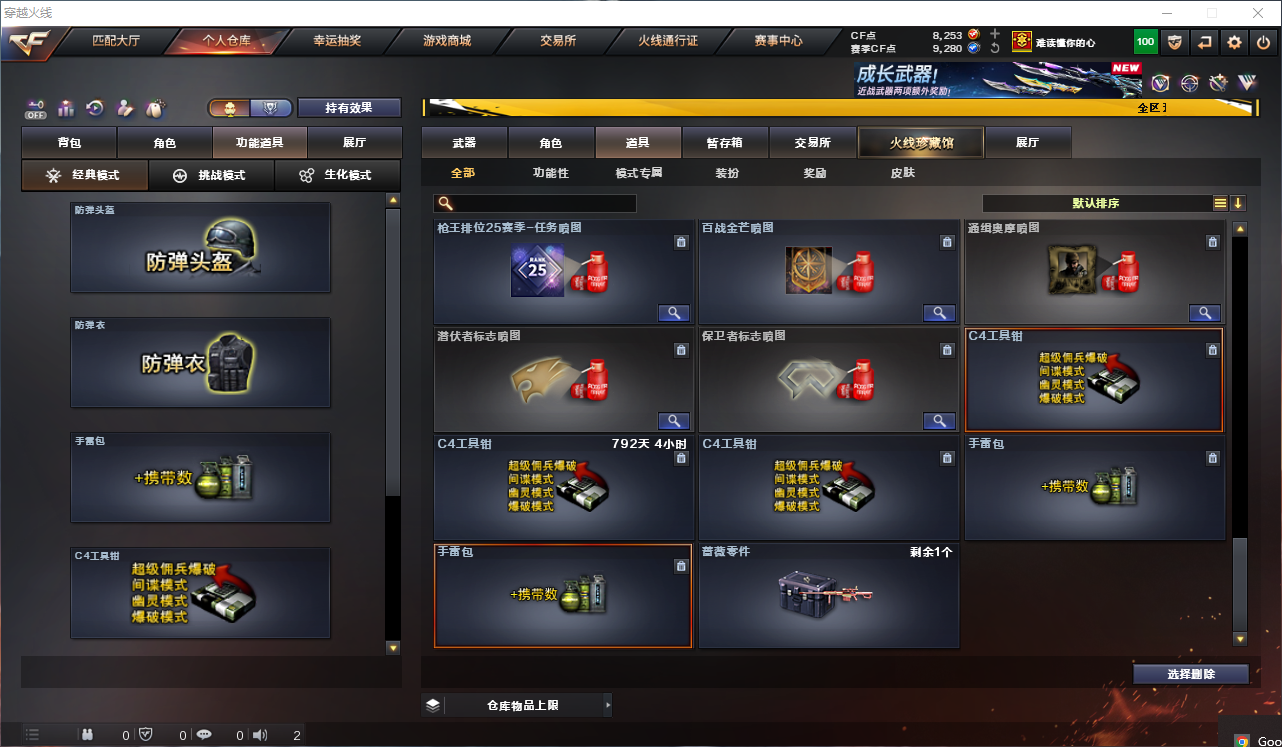Click the restore/history icon in the left toolbar

(x=94, y=108)
